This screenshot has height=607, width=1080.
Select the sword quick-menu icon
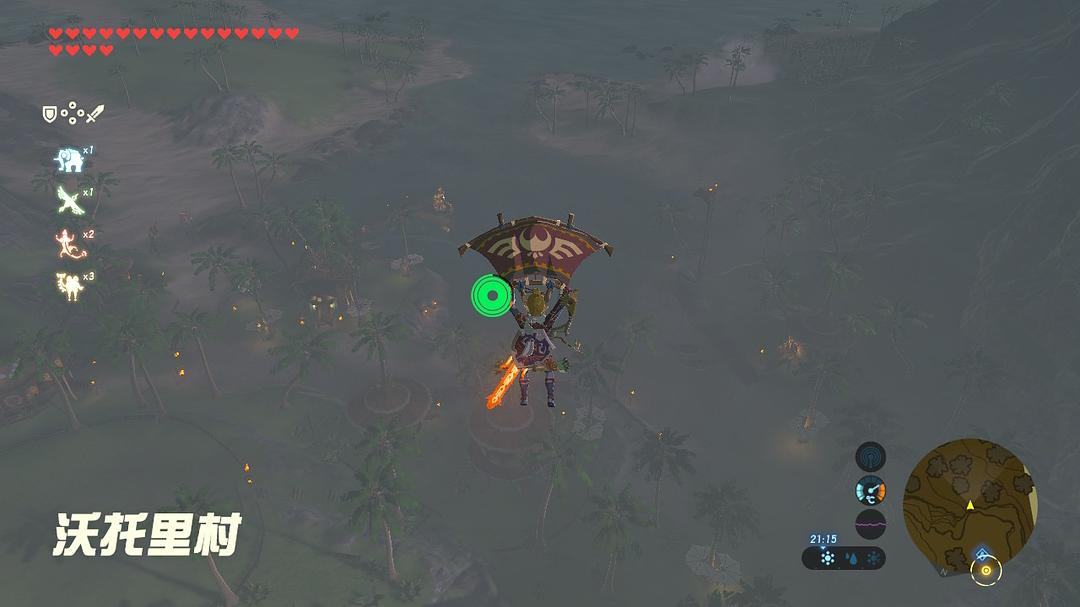(95, 114)
